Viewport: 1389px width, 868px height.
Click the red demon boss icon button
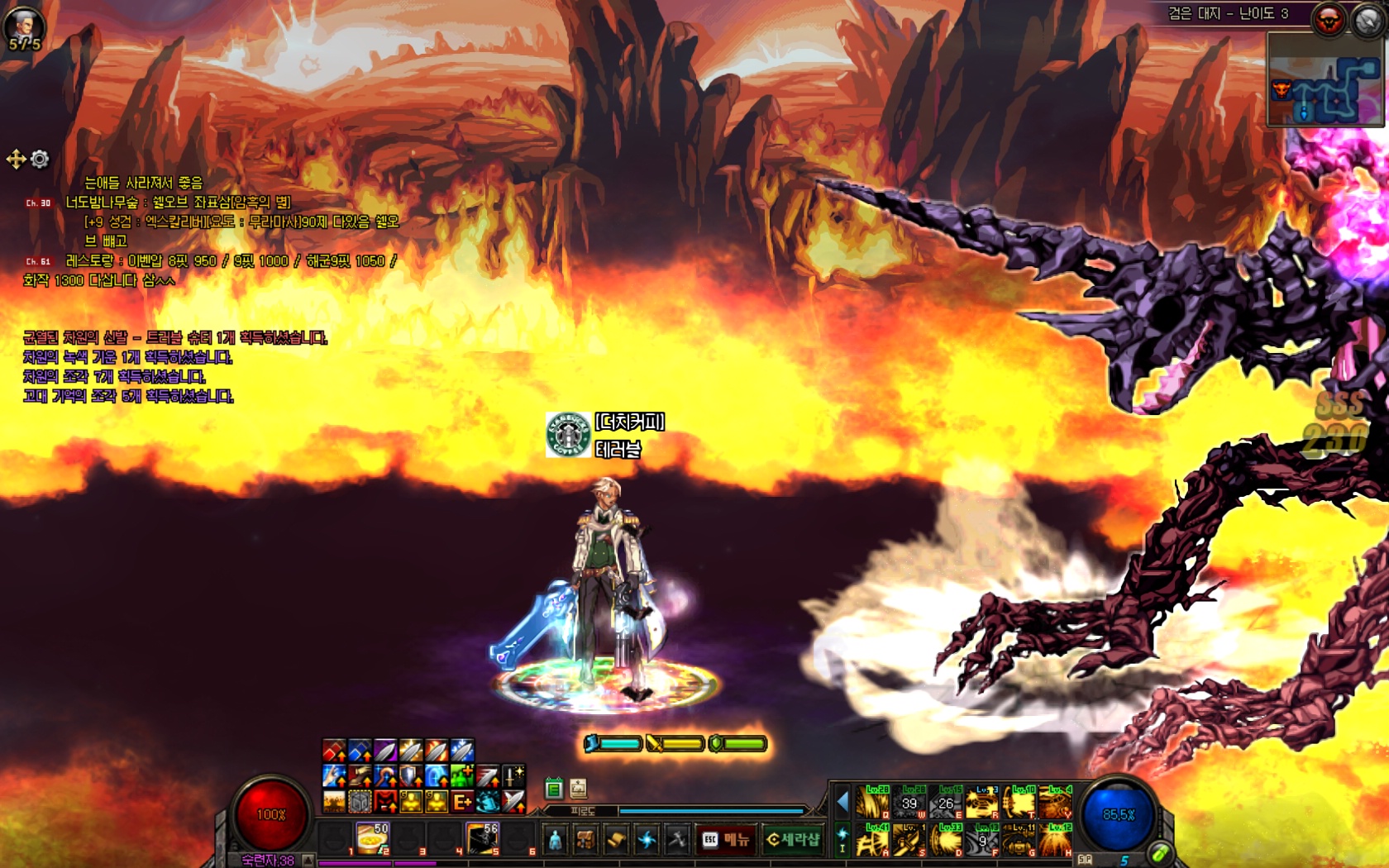[1329, 20]
